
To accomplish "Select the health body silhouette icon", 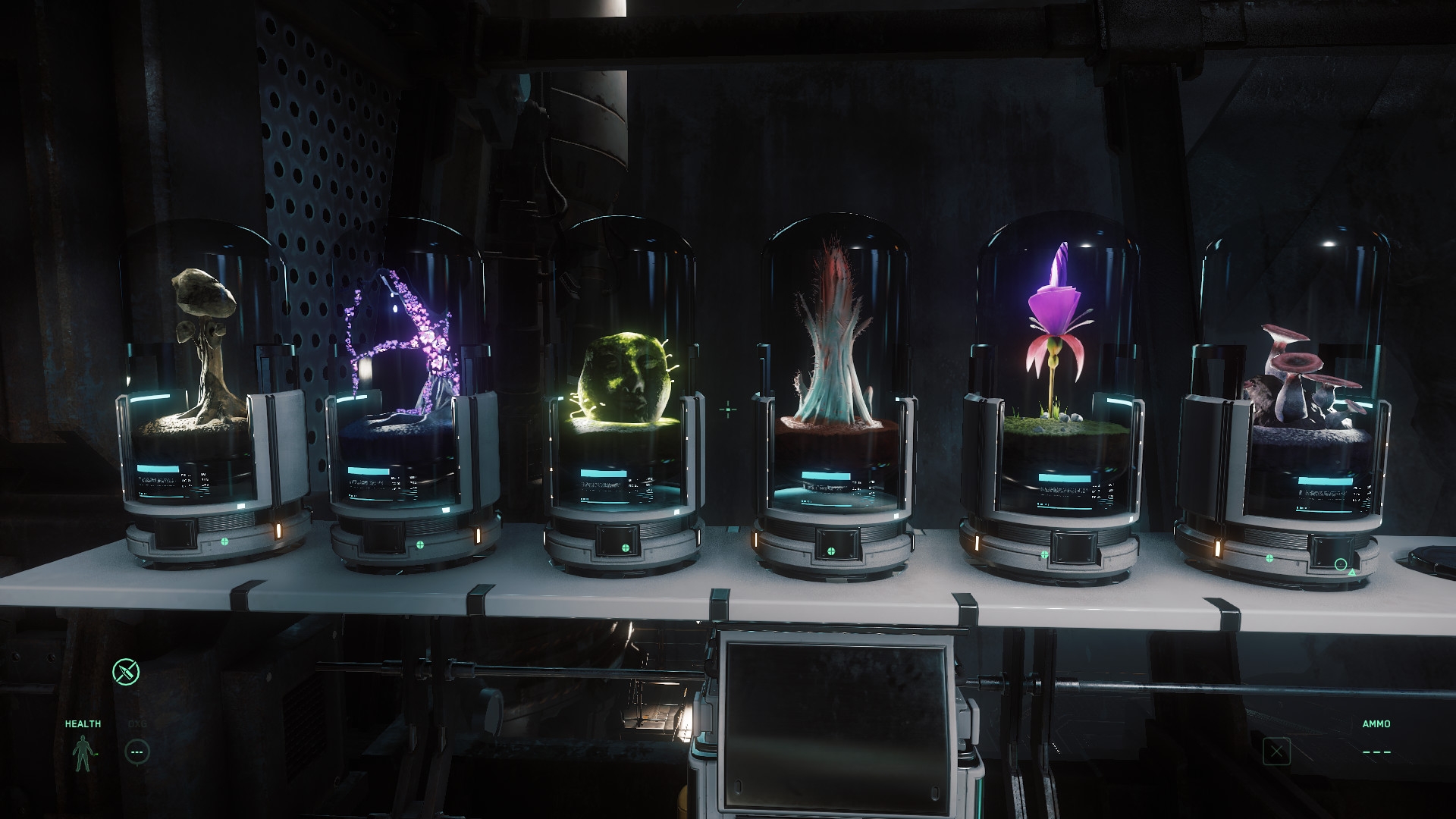I will point(81,752).
